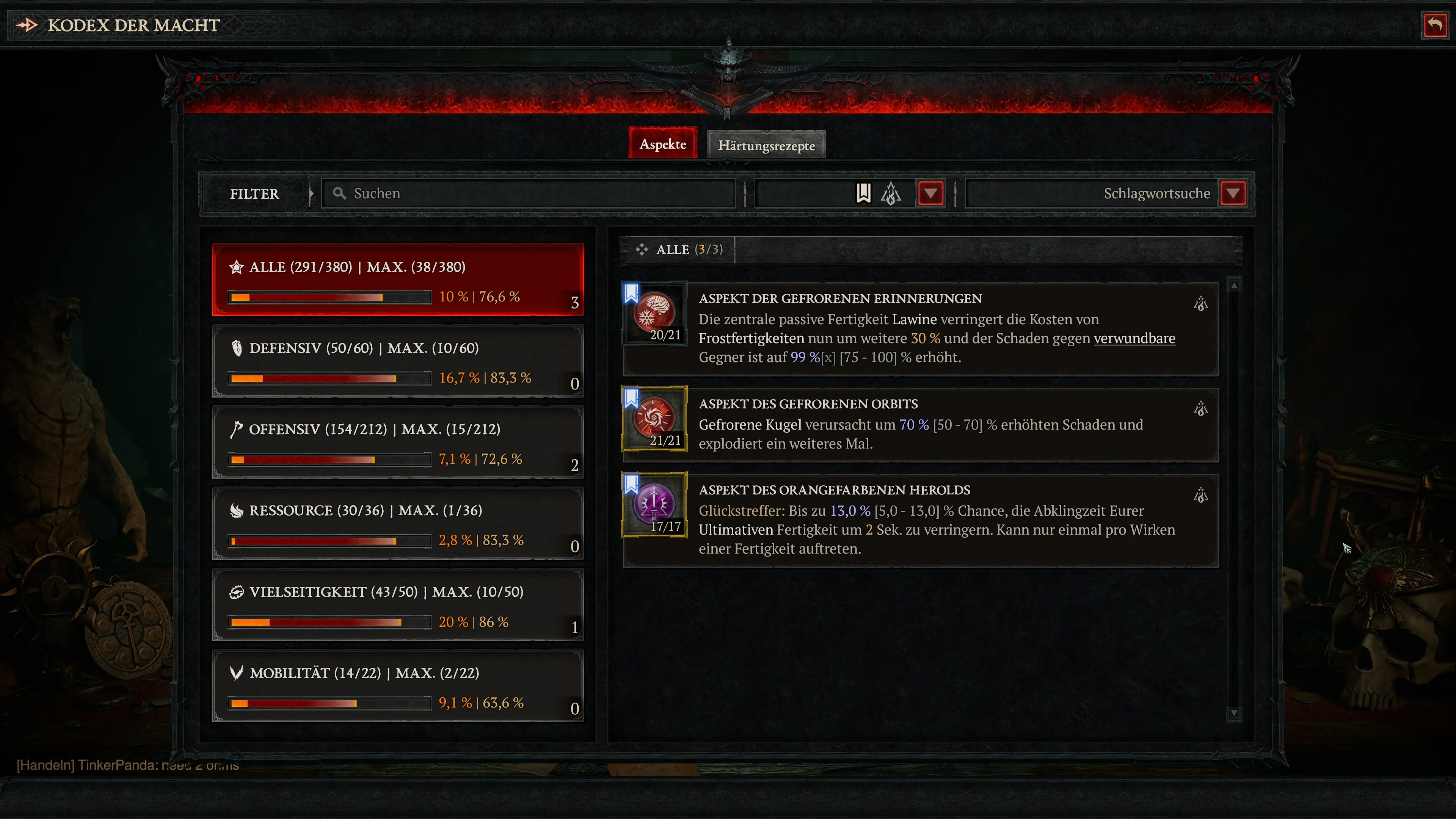
Task: Open the red filter dropdown arrow
Action: pos(930,193)
